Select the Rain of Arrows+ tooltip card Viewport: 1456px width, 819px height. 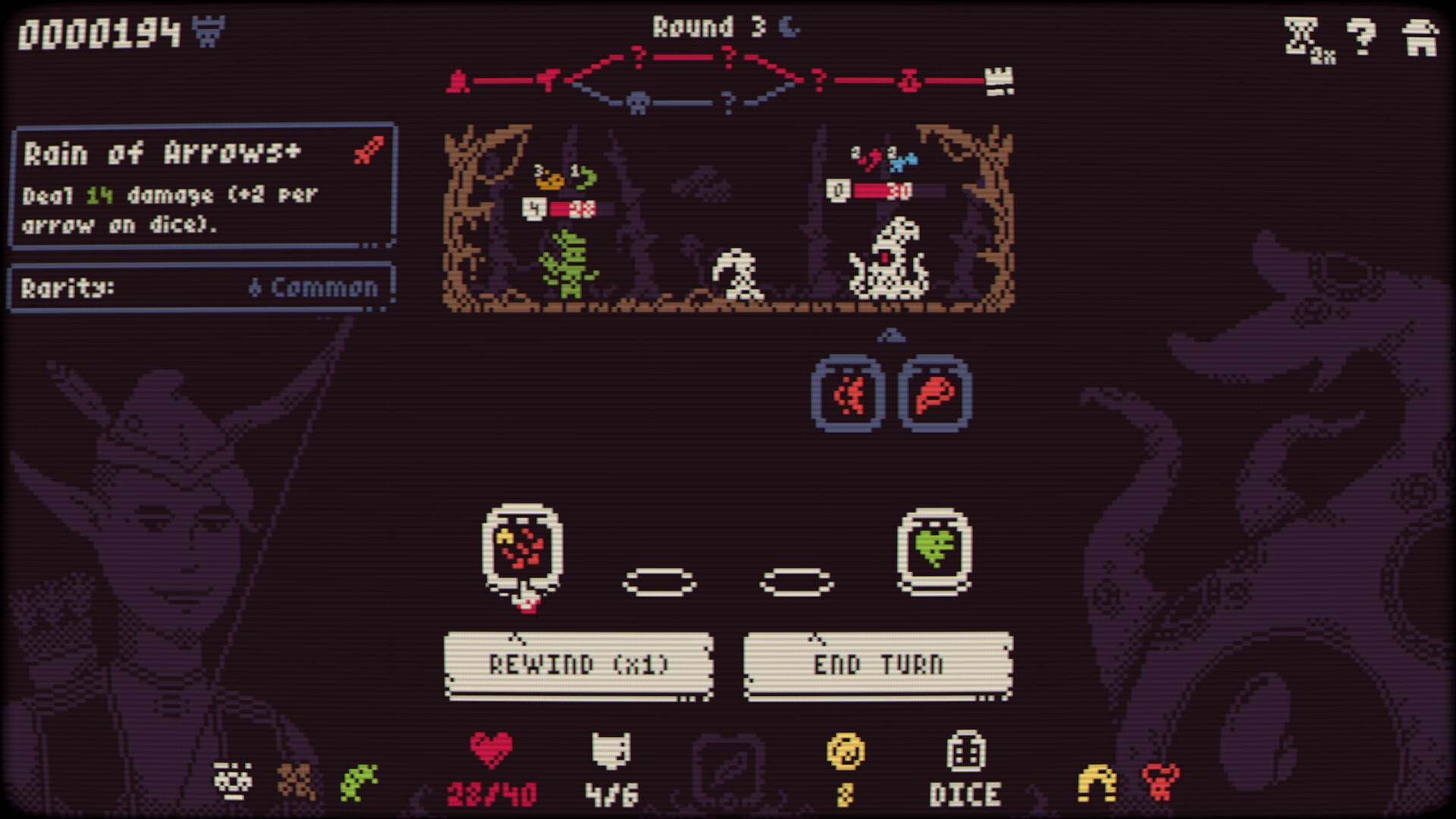[201, 186]
